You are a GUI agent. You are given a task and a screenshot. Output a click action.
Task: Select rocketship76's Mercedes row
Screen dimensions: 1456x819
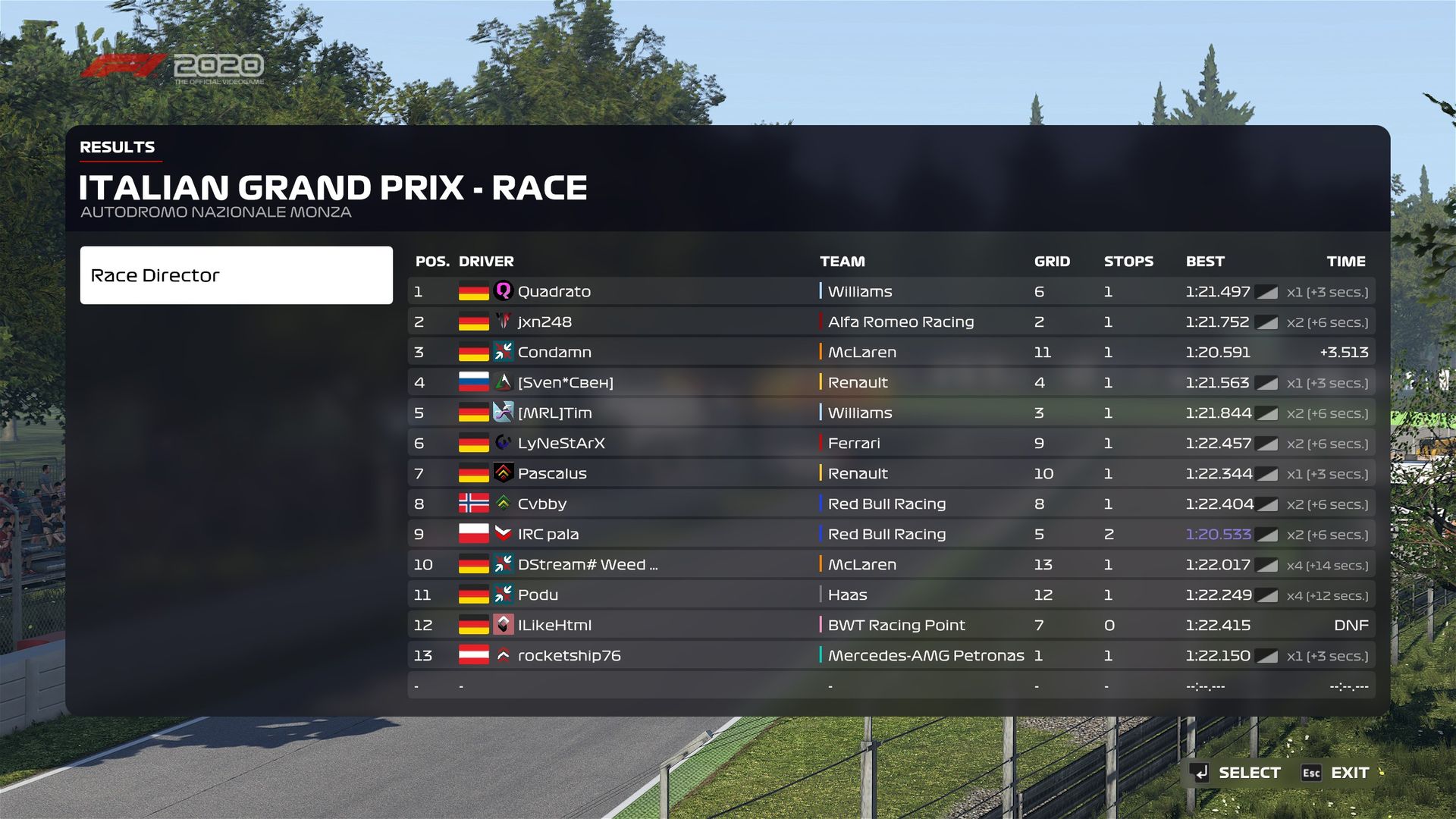(x=891, y=655)
